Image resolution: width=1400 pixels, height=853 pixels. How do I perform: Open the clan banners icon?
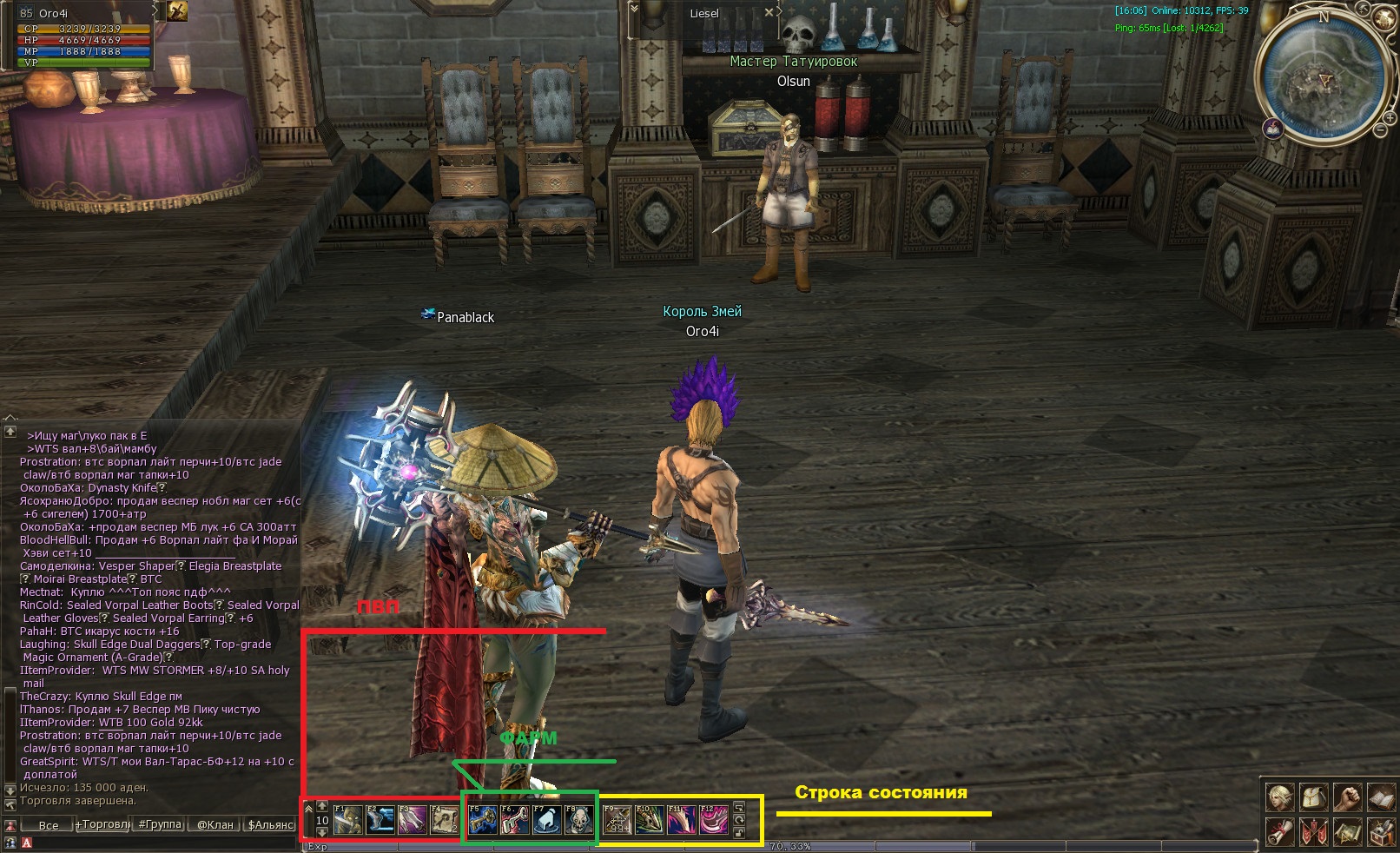pos(1313,832)
